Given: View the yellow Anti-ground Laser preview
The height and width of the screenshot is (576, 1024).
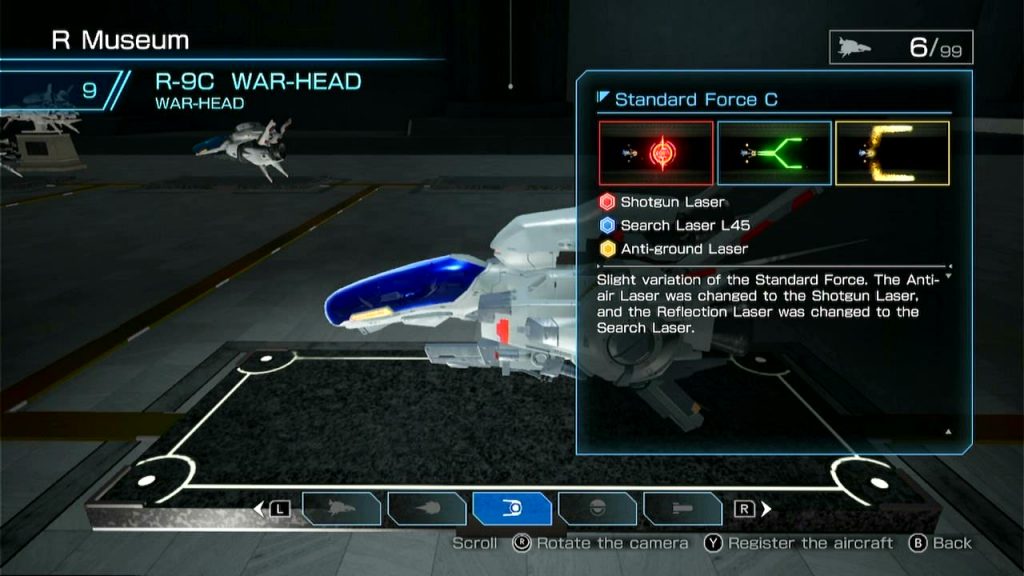Looking at the screenshot, I should coord(892,153).
